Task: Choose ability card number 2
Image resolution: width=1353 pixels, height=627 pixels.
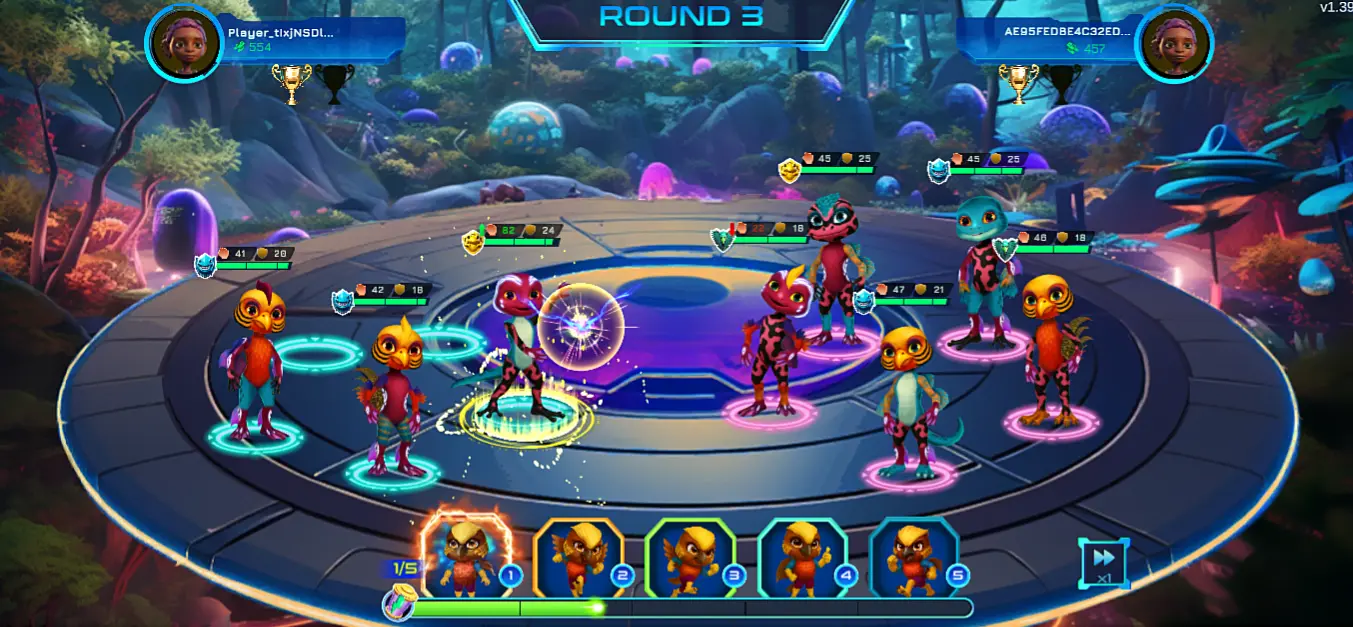Action: point(578,558)
